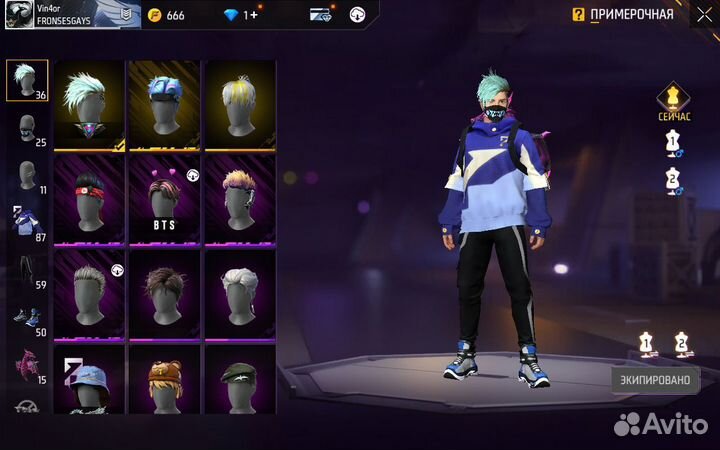Pick the white hair with yellow streak

tap(240, 106)
